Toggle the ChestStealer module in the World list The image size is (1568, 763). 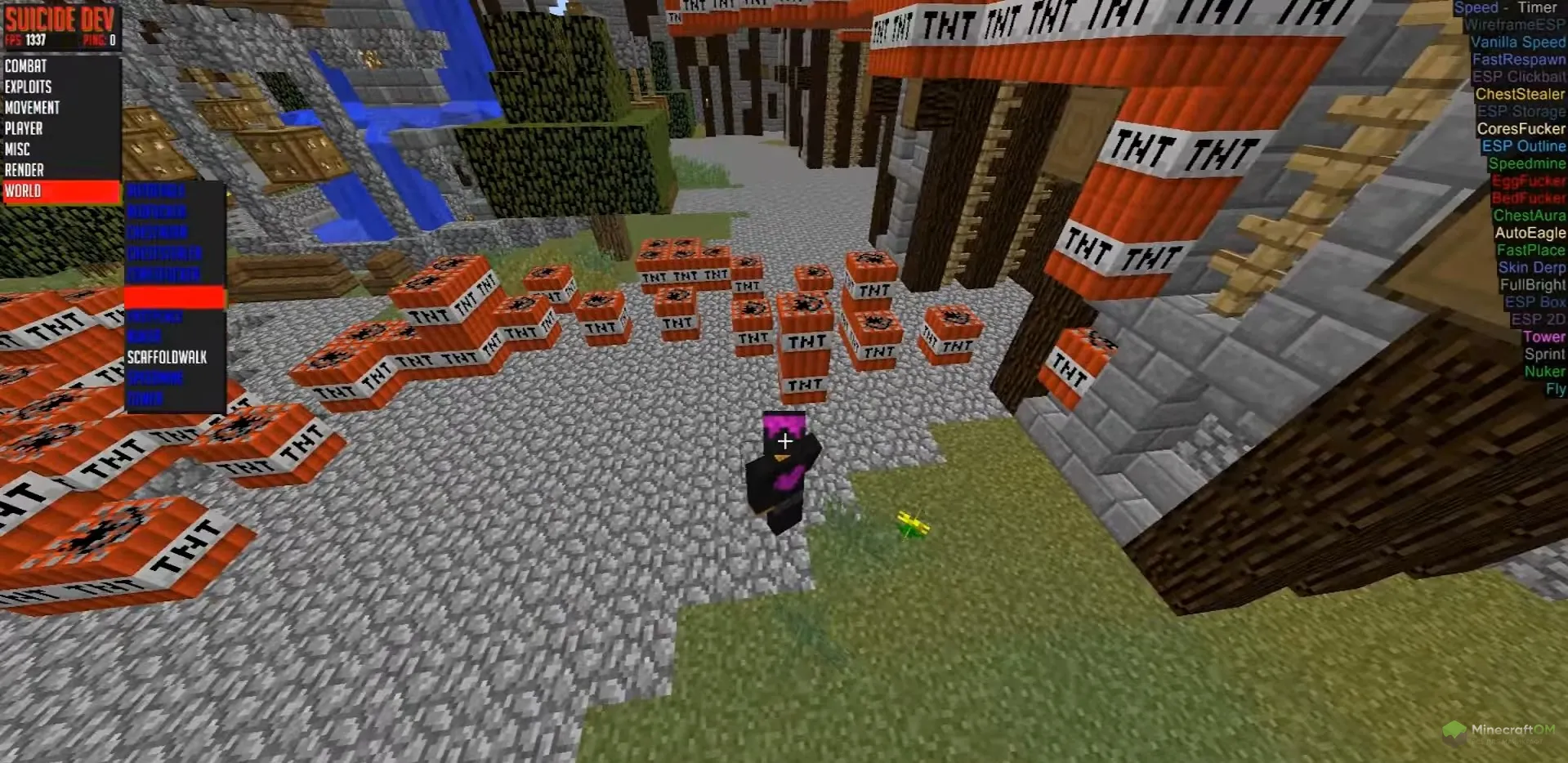pyautogui.click(x=164, y=253)
